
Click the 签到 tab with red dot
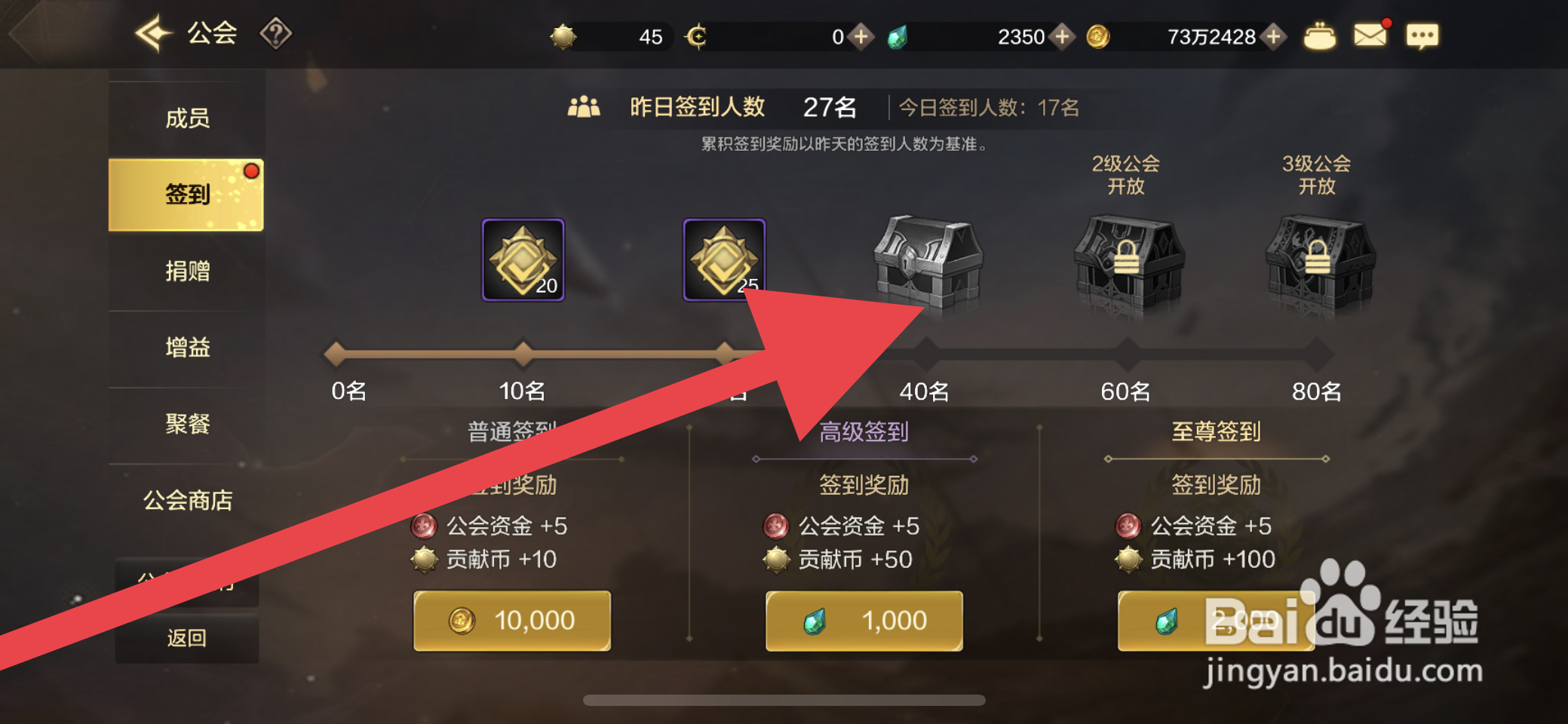click(186, 192)
